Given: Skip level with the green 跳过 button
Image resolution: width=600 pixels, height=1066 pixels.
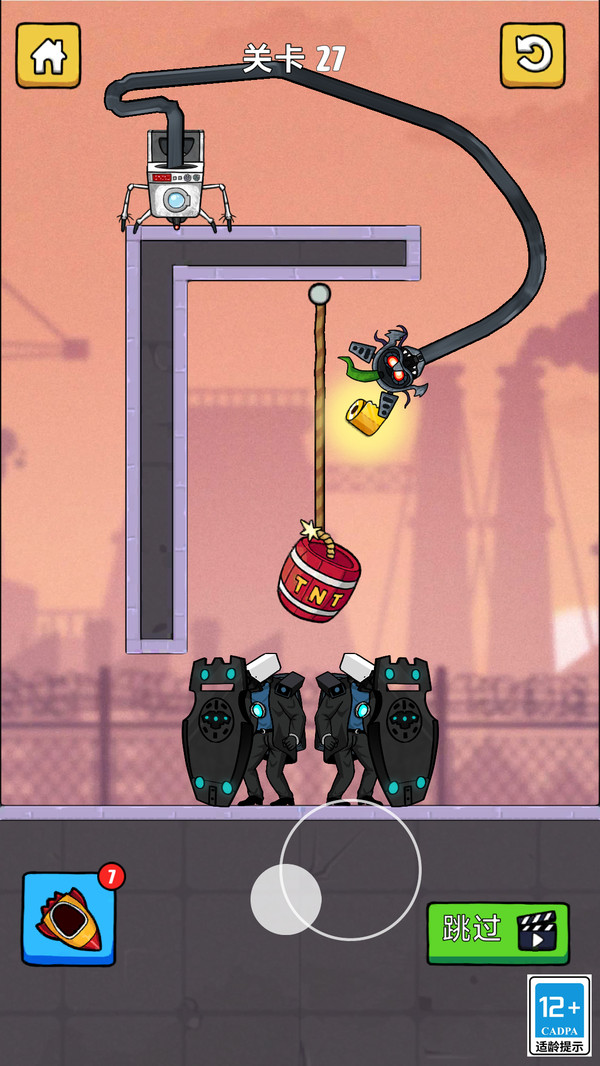Looking at the screenshot, I should point(497,932).
